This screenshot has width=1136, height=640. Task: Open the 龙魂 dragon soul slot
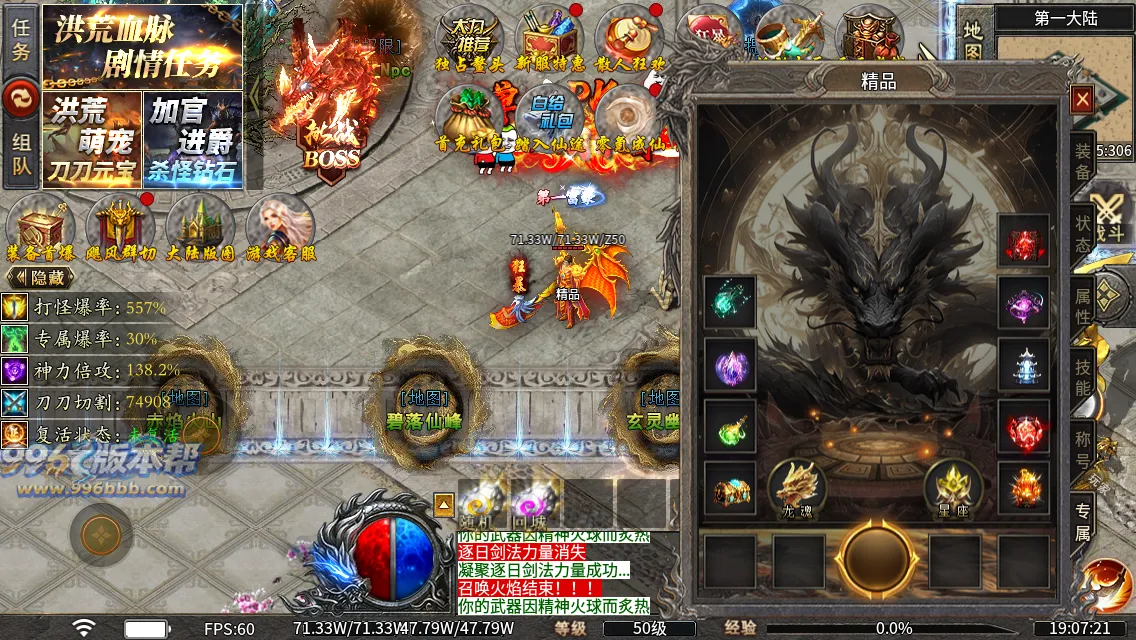point(797,488)
